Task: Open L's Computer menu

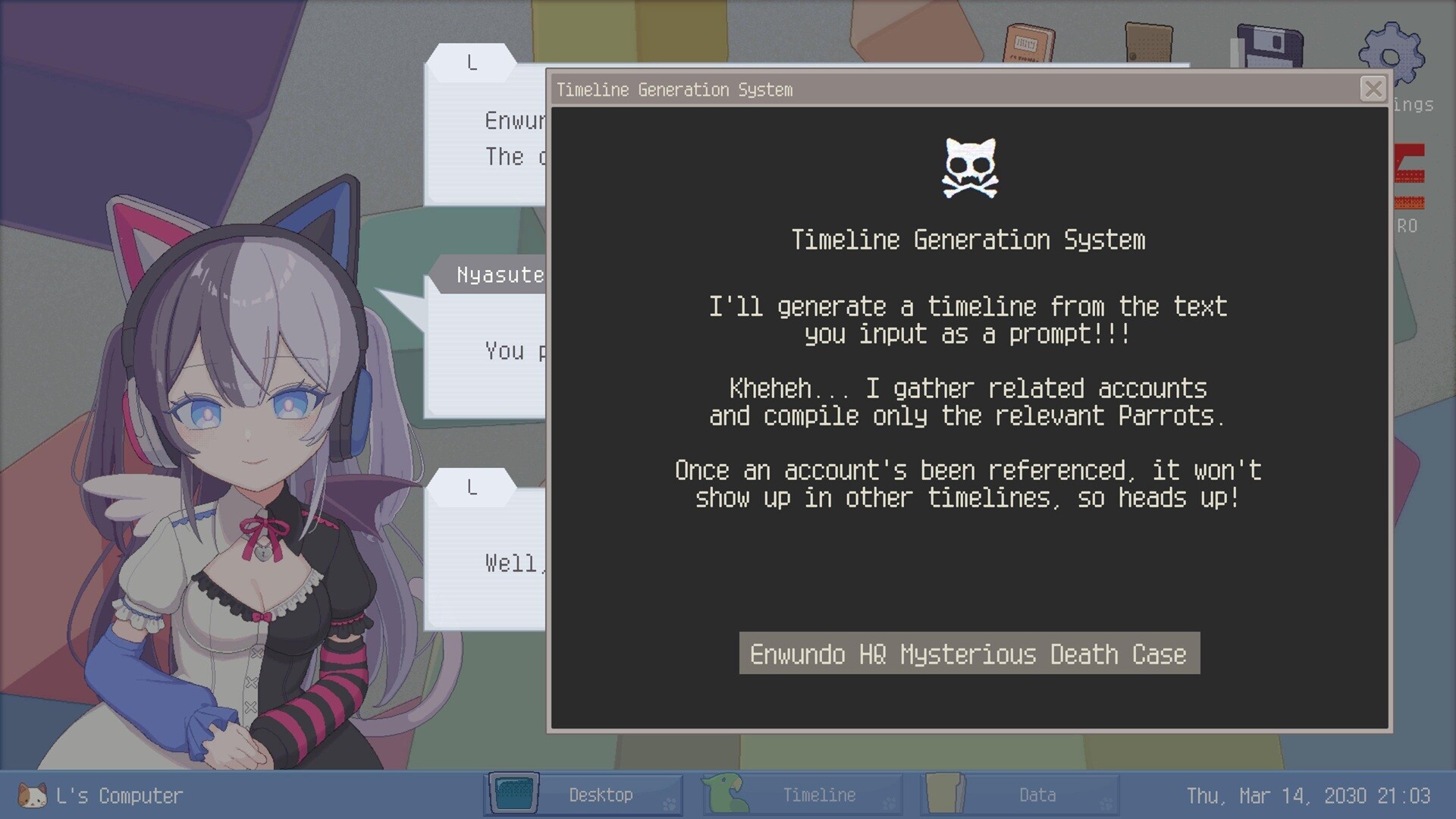Action: [x=121, y=795]
